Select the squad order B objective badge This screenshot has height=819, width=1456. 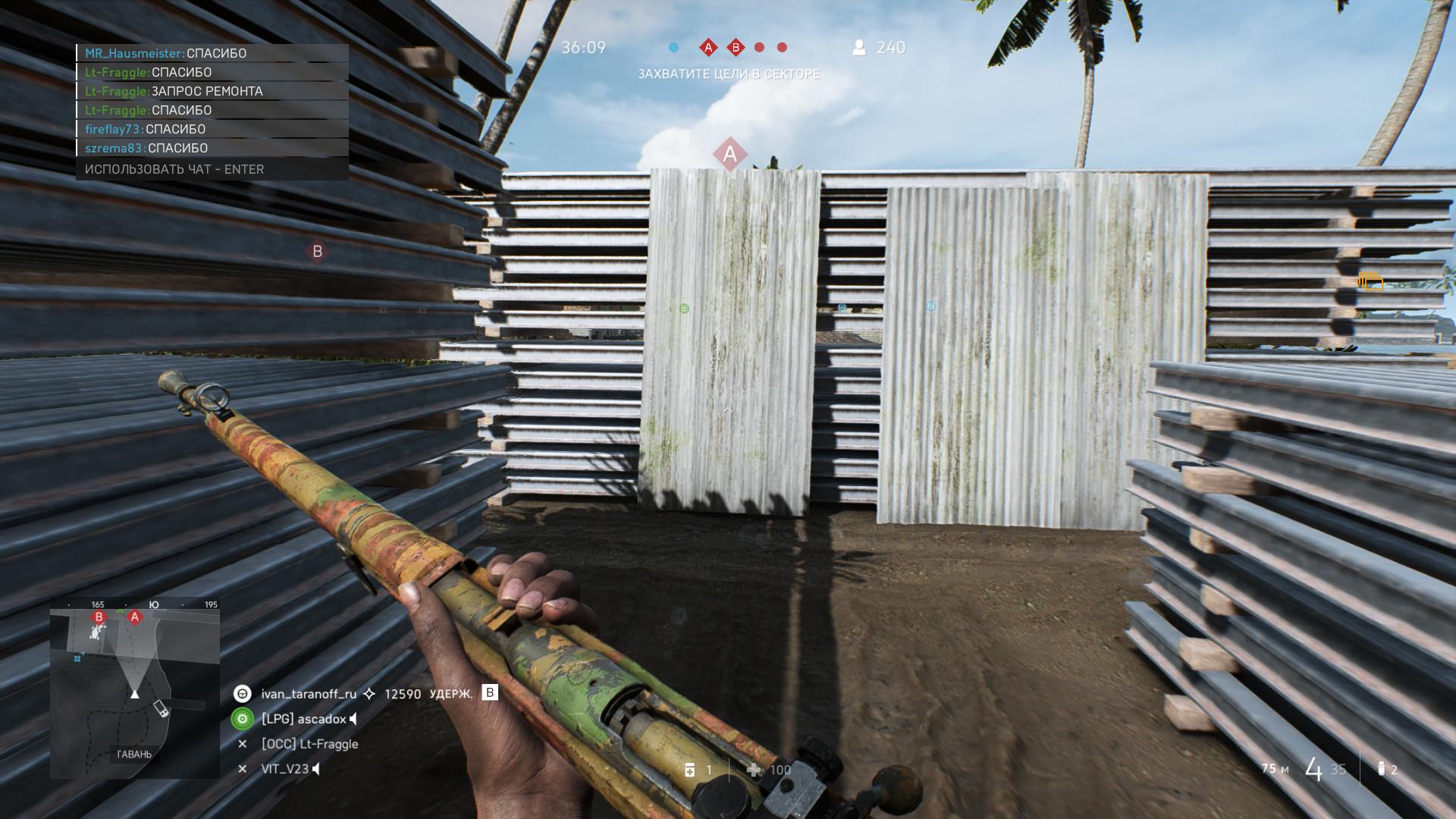490,692
